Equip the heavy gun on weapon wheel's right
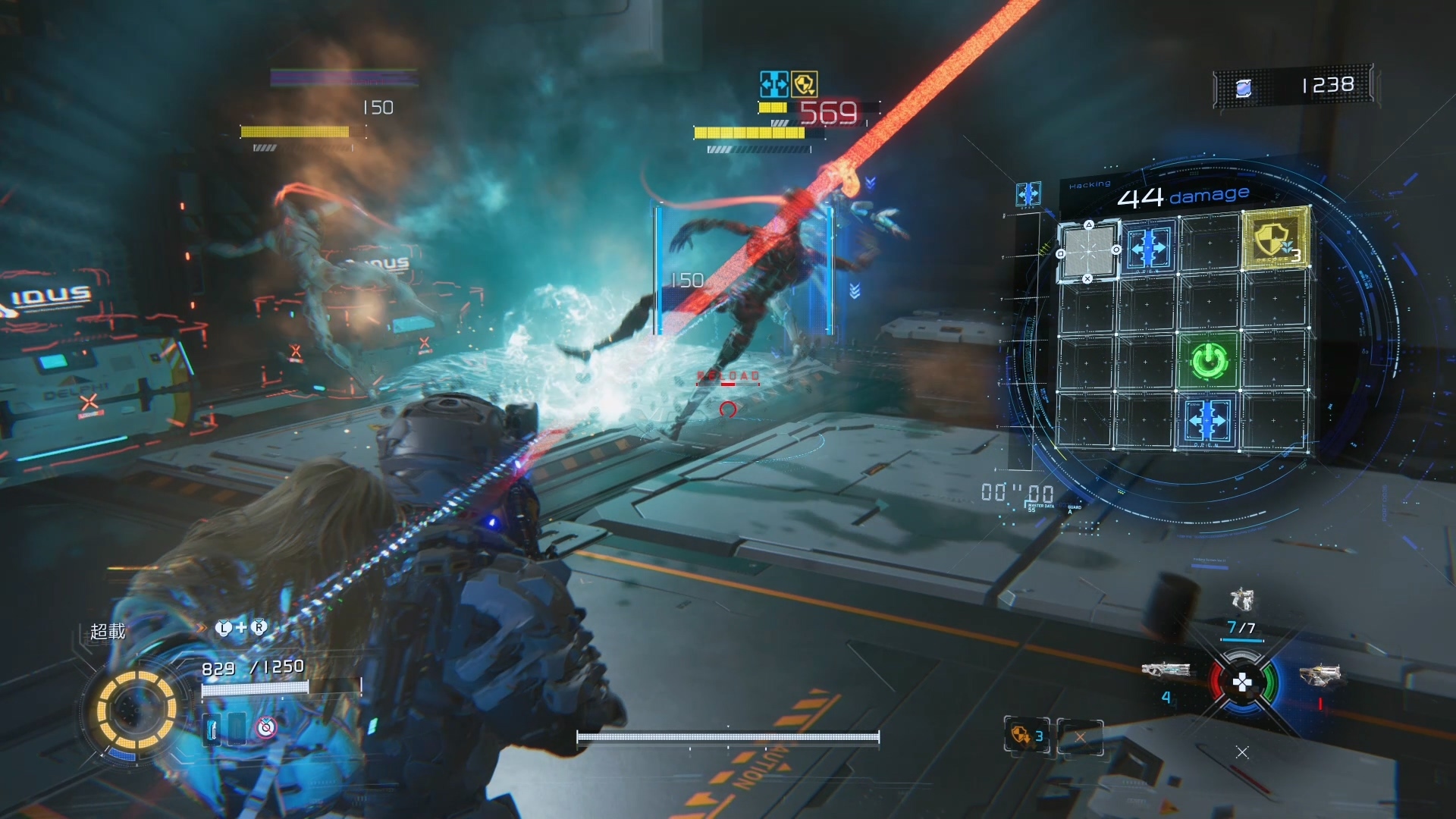Screen dimensions: 1456x819 click(x=1320, y=674)
